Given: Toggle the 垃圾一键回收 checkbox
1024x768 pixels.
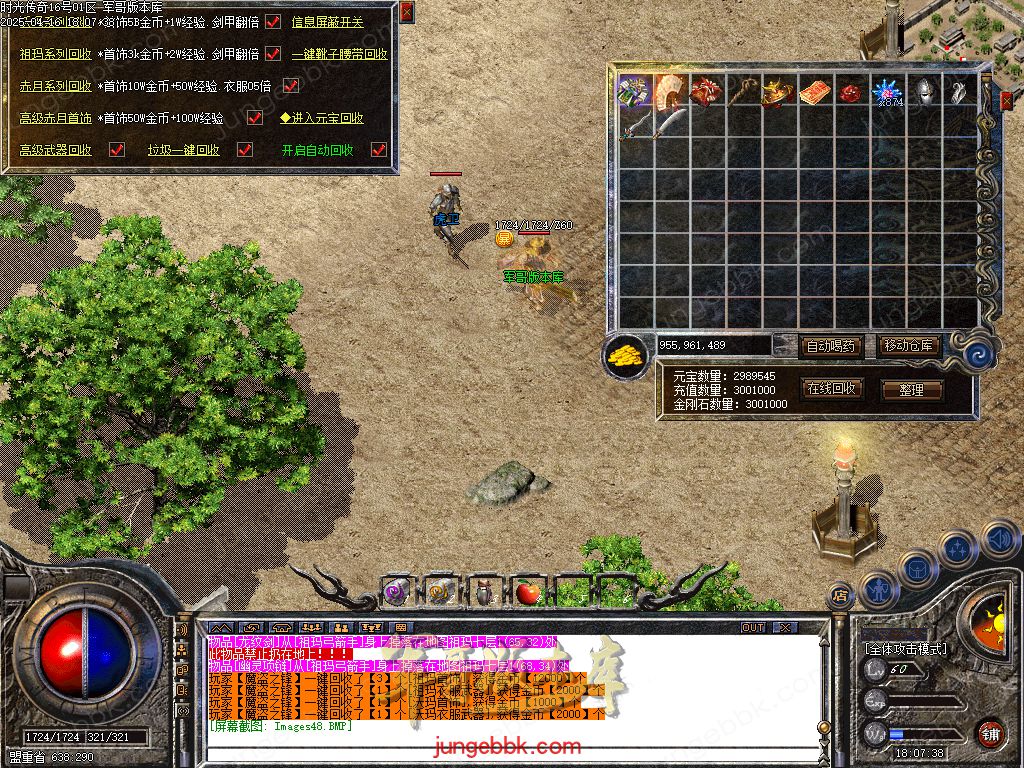Looking at the screenshot, I should click(x=244, y=150).
